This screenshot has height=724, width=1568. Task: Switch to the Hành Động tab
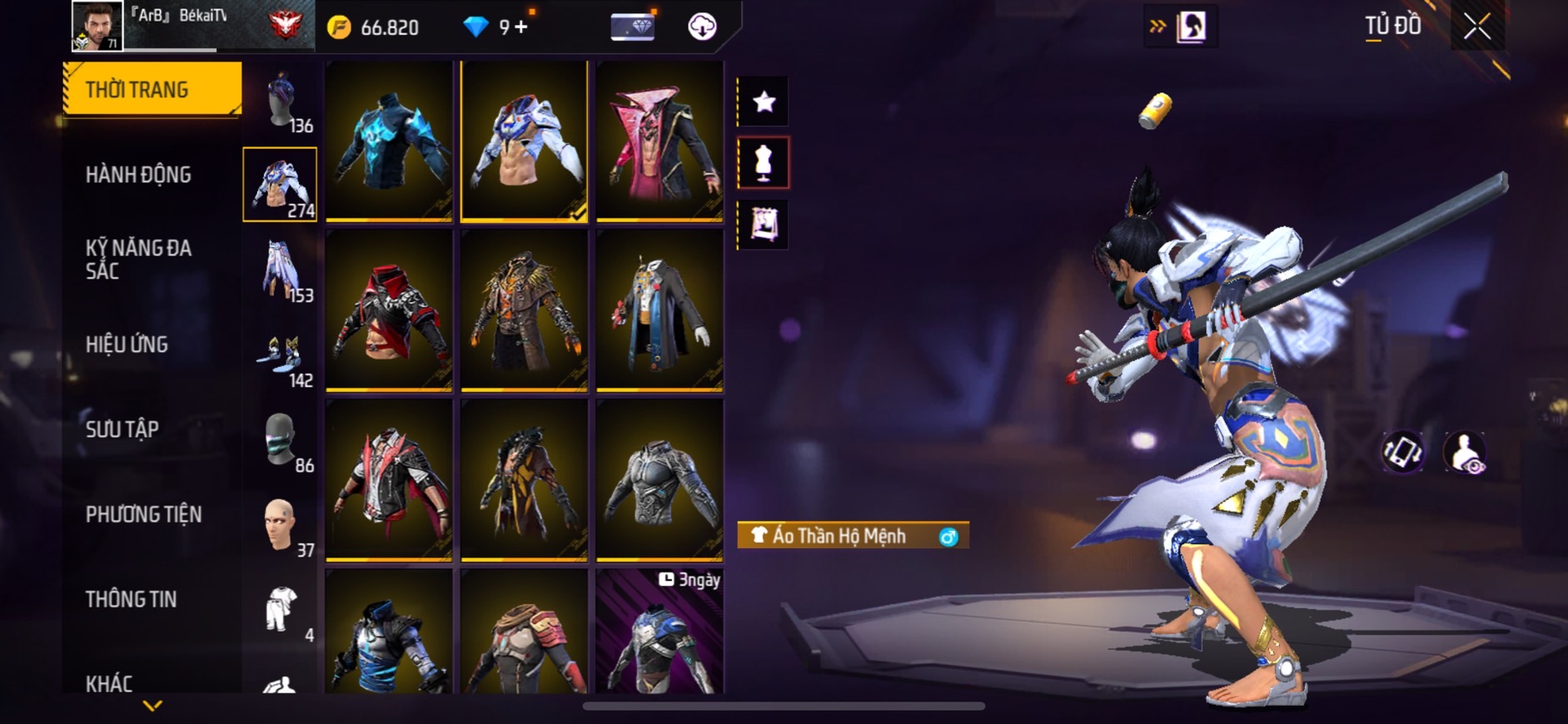138,175
